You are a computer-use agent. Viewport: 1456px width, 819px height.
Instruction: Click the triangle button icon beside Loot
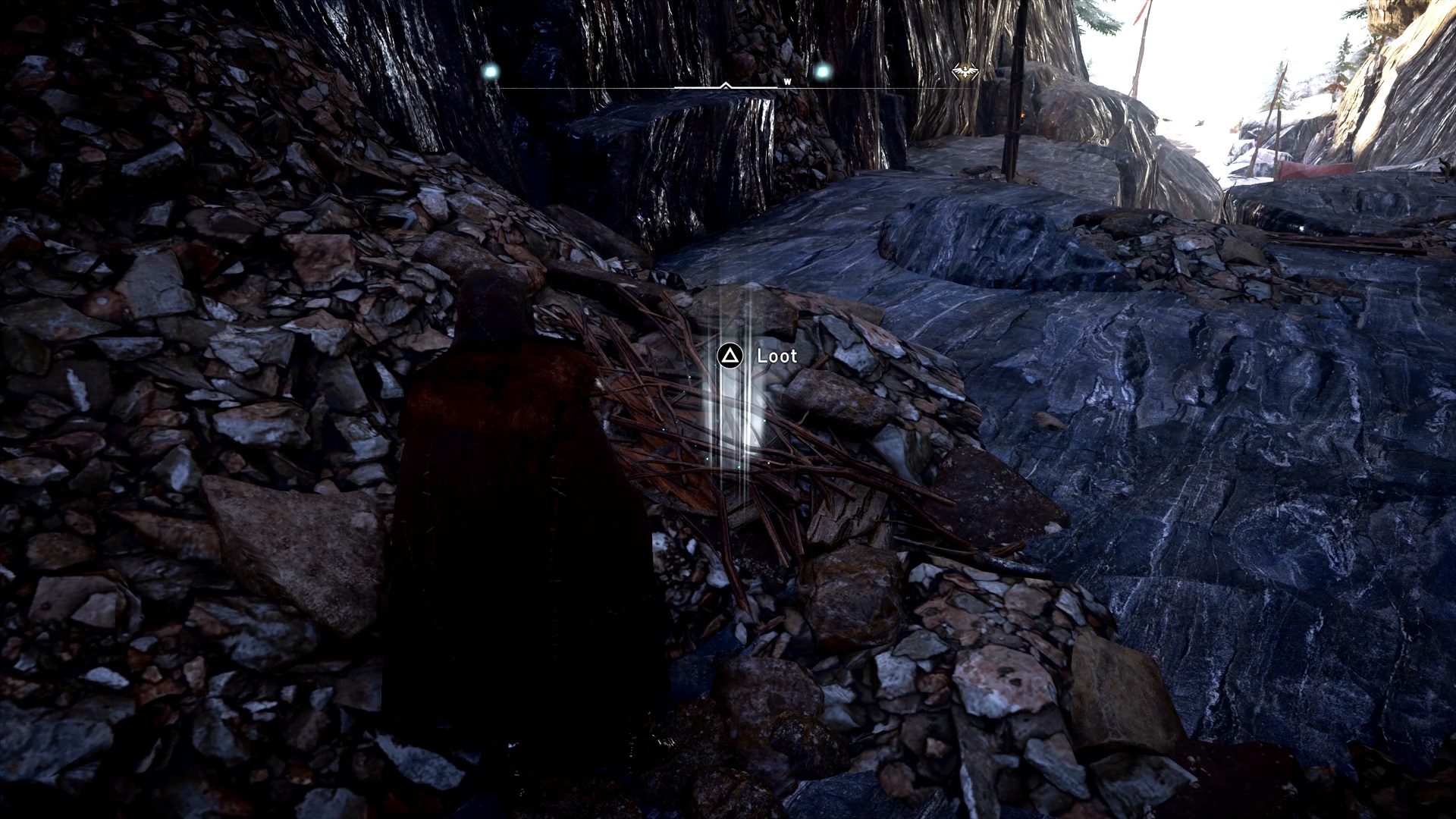click(x=730, y=355)
